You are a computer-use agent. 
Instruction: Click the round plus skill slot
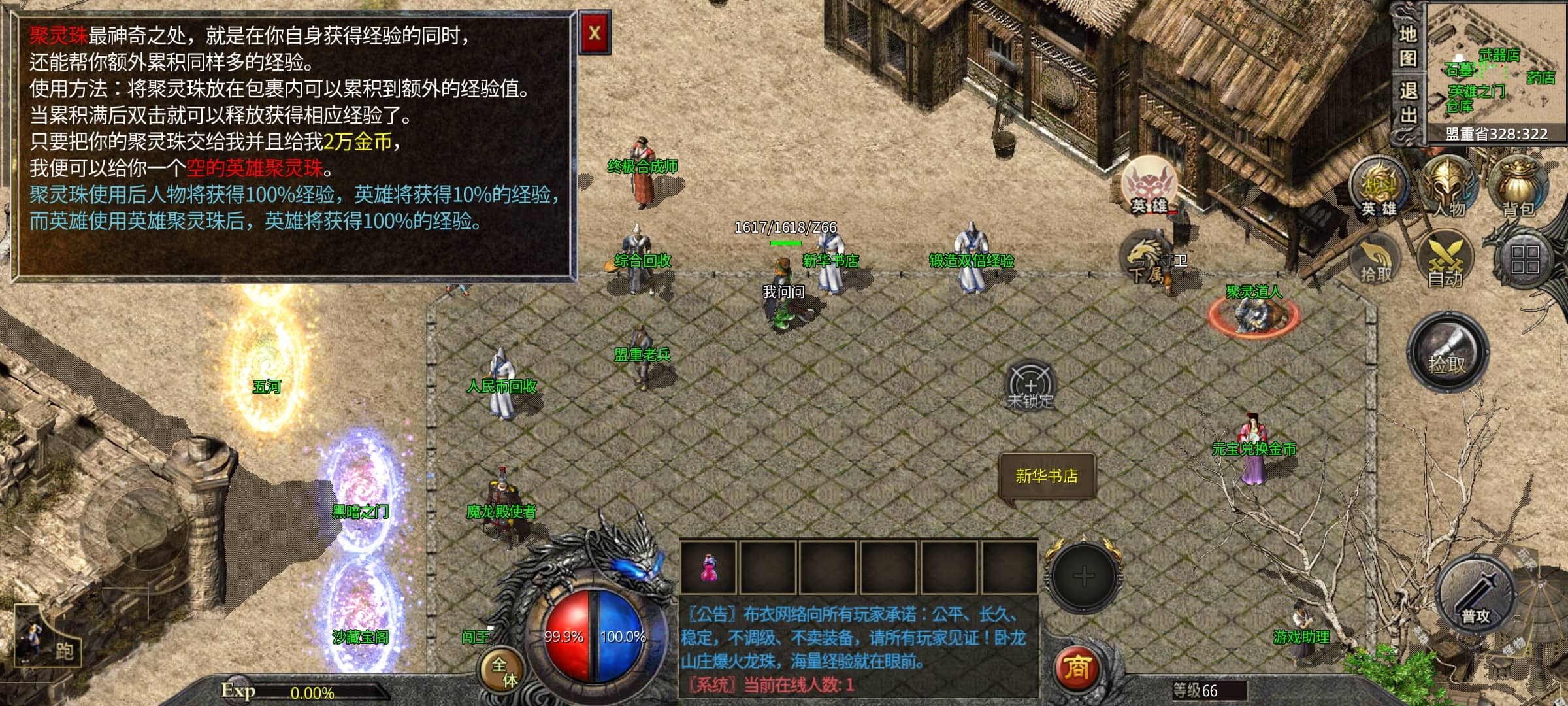pos(1083,576)
